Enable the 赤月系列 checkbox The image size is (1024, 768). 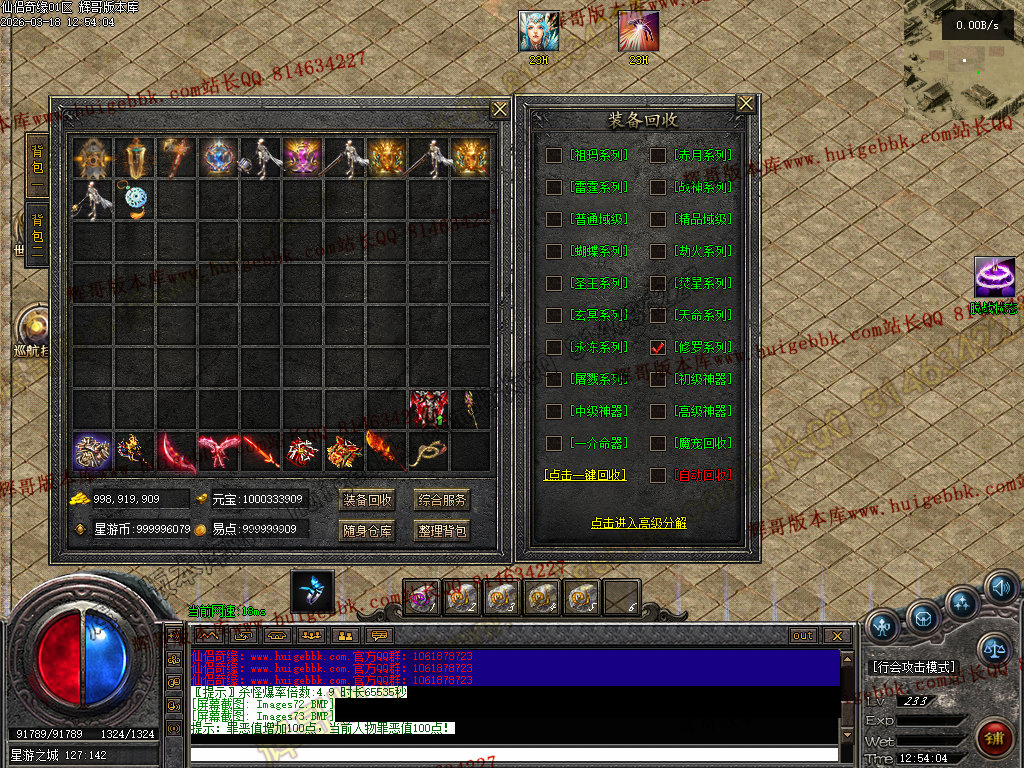tap(657, 155)
